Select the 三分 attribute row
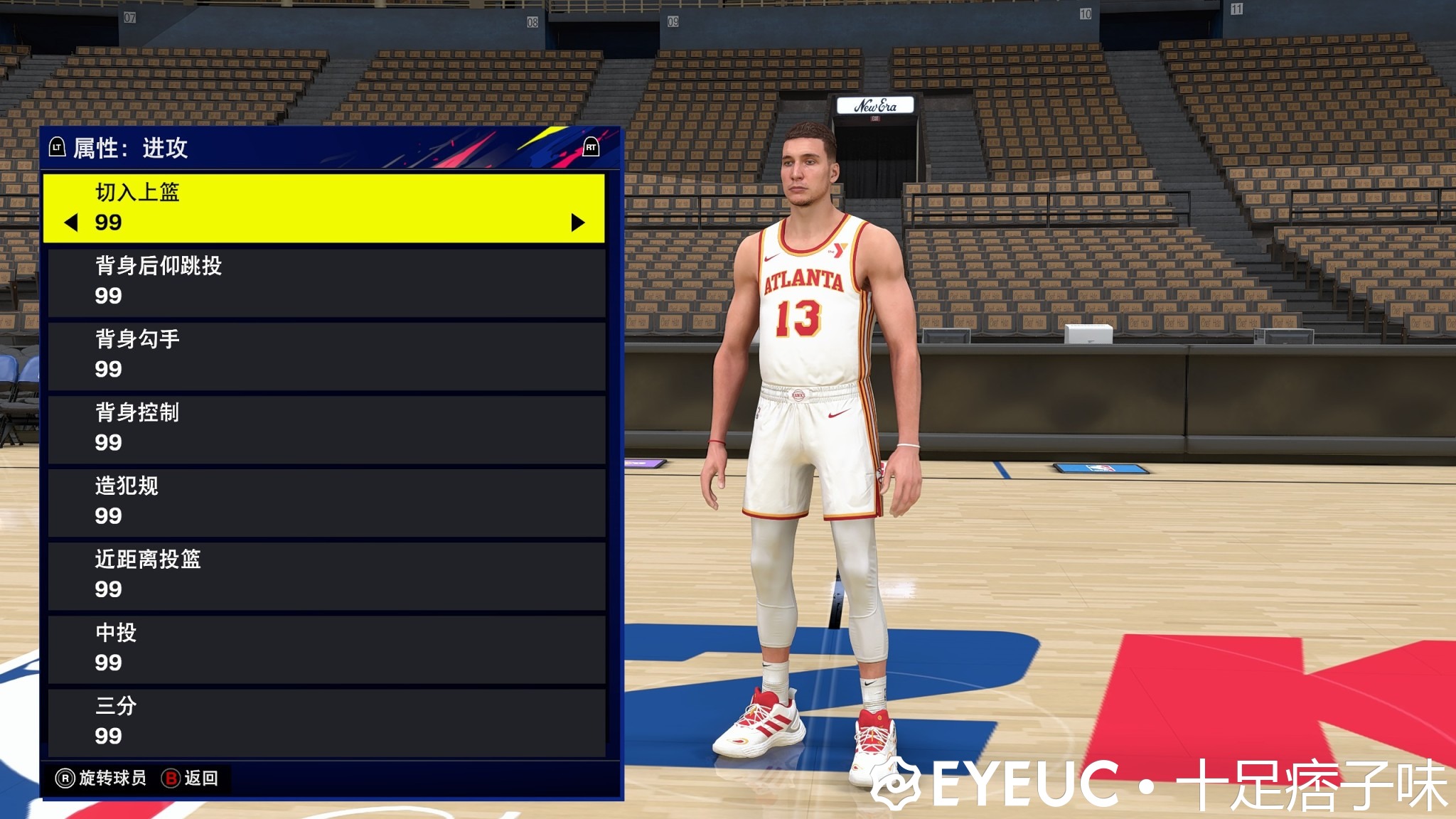1456x819 pixels. 326,722
